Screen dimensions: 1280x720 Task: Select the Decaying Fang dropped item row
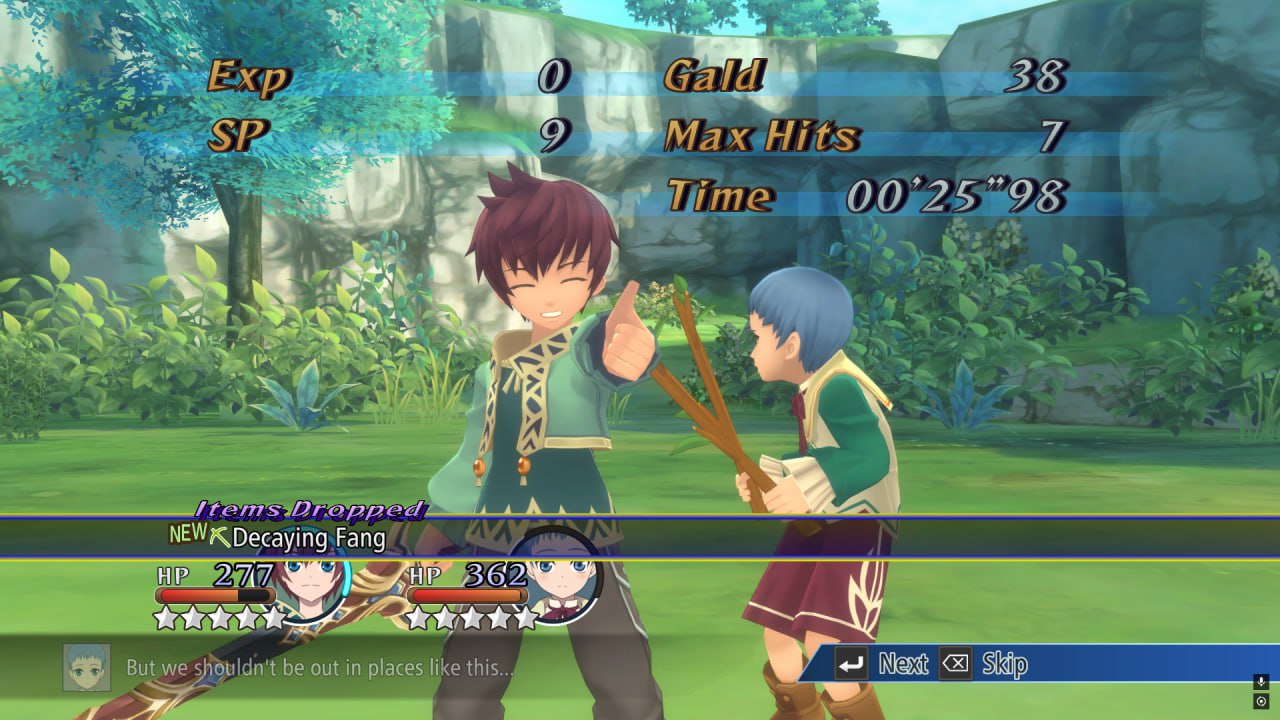coord(308,538)
